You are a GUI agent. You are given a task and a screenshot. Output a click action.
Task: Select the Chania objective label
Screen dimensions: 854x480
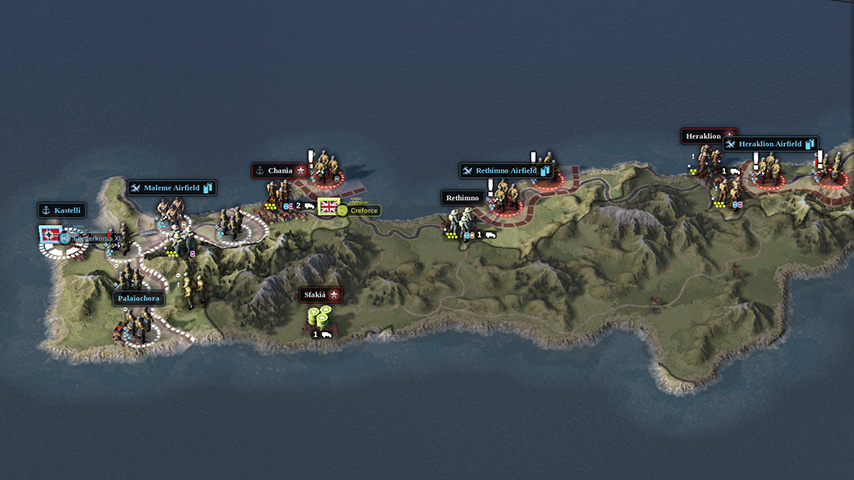coord(279,171)
